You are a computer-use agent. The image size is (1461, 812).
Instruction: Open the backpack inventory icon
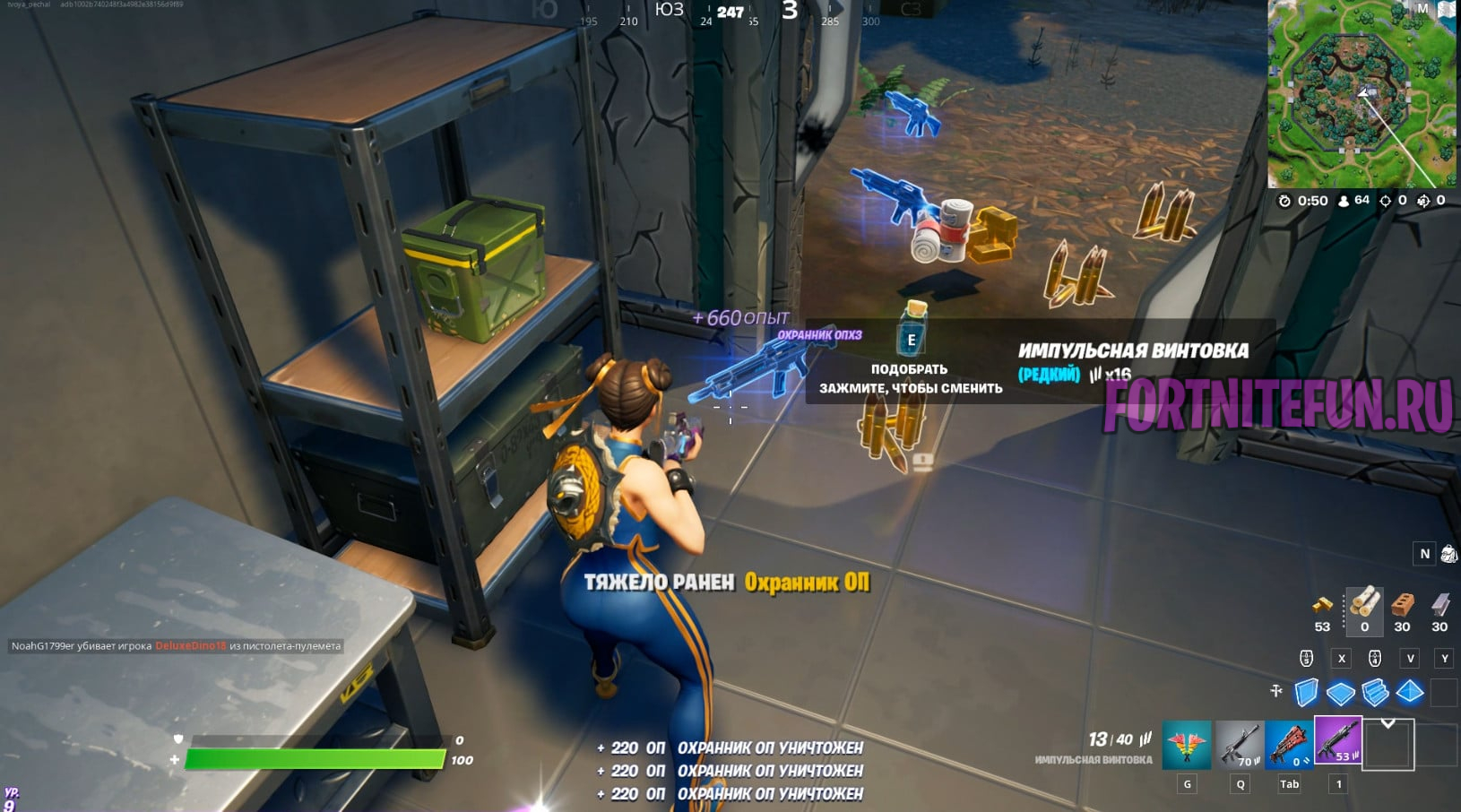click(x=1448, y=554)
